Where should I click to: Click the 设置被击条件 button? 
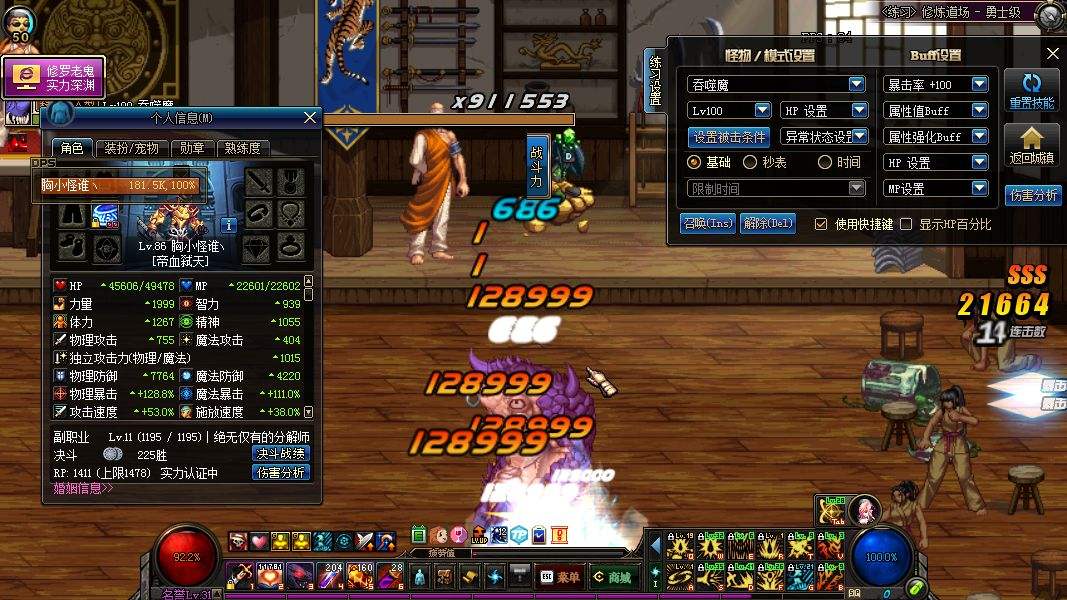click(x=730, y=137)
